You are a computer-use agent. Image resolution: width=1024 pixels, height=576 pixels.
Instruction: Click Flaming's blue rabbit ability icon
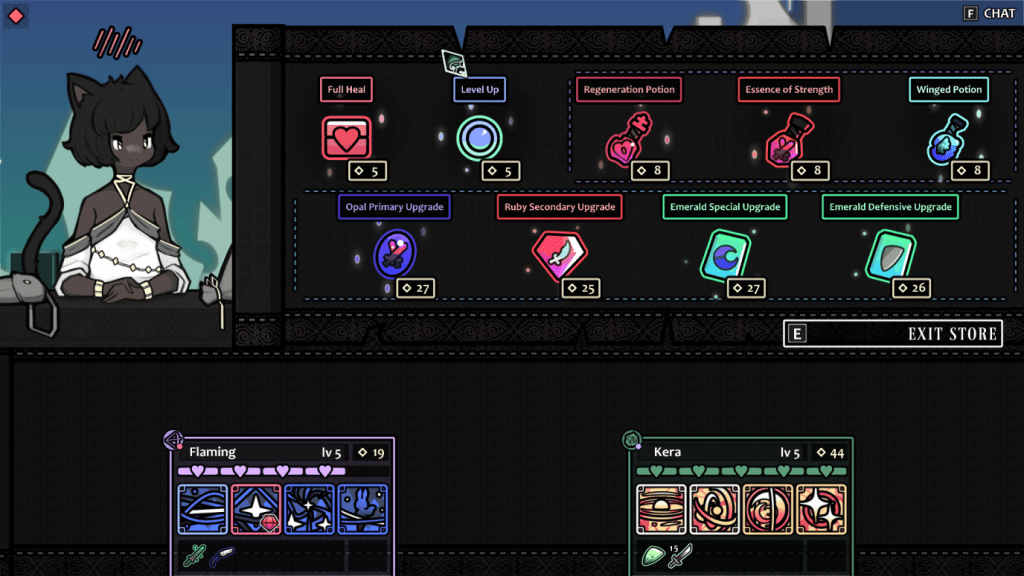point(362,509)
